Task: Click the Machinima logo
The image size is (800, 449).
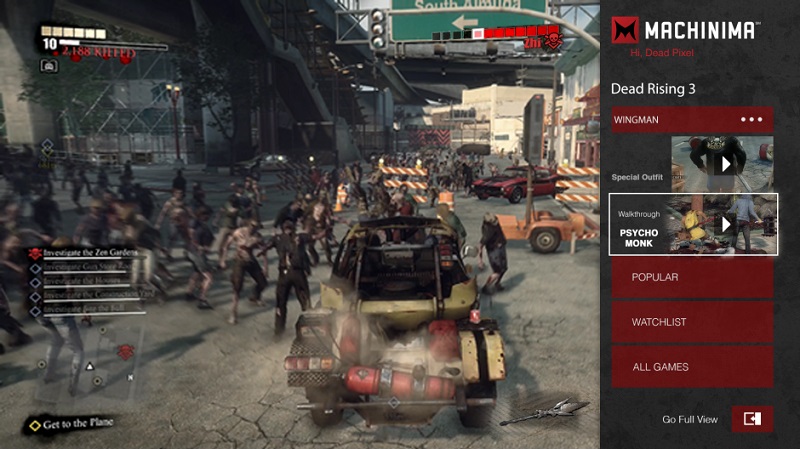Action: [x=684, y=30]
